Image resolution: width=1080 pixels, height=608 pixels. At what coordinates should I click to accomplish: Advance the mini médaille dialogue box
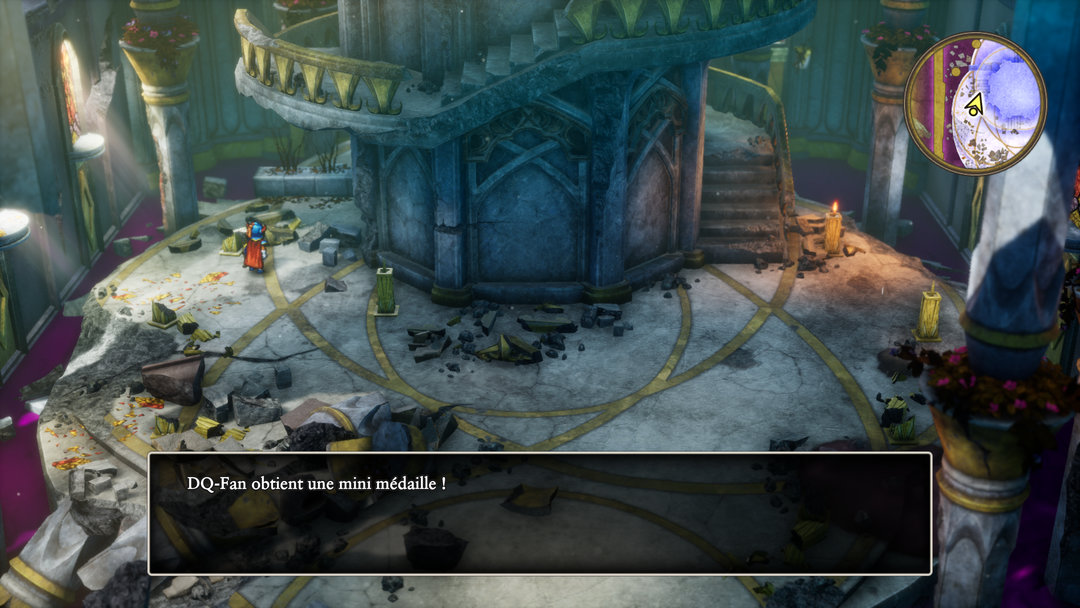tap(540, 513)
